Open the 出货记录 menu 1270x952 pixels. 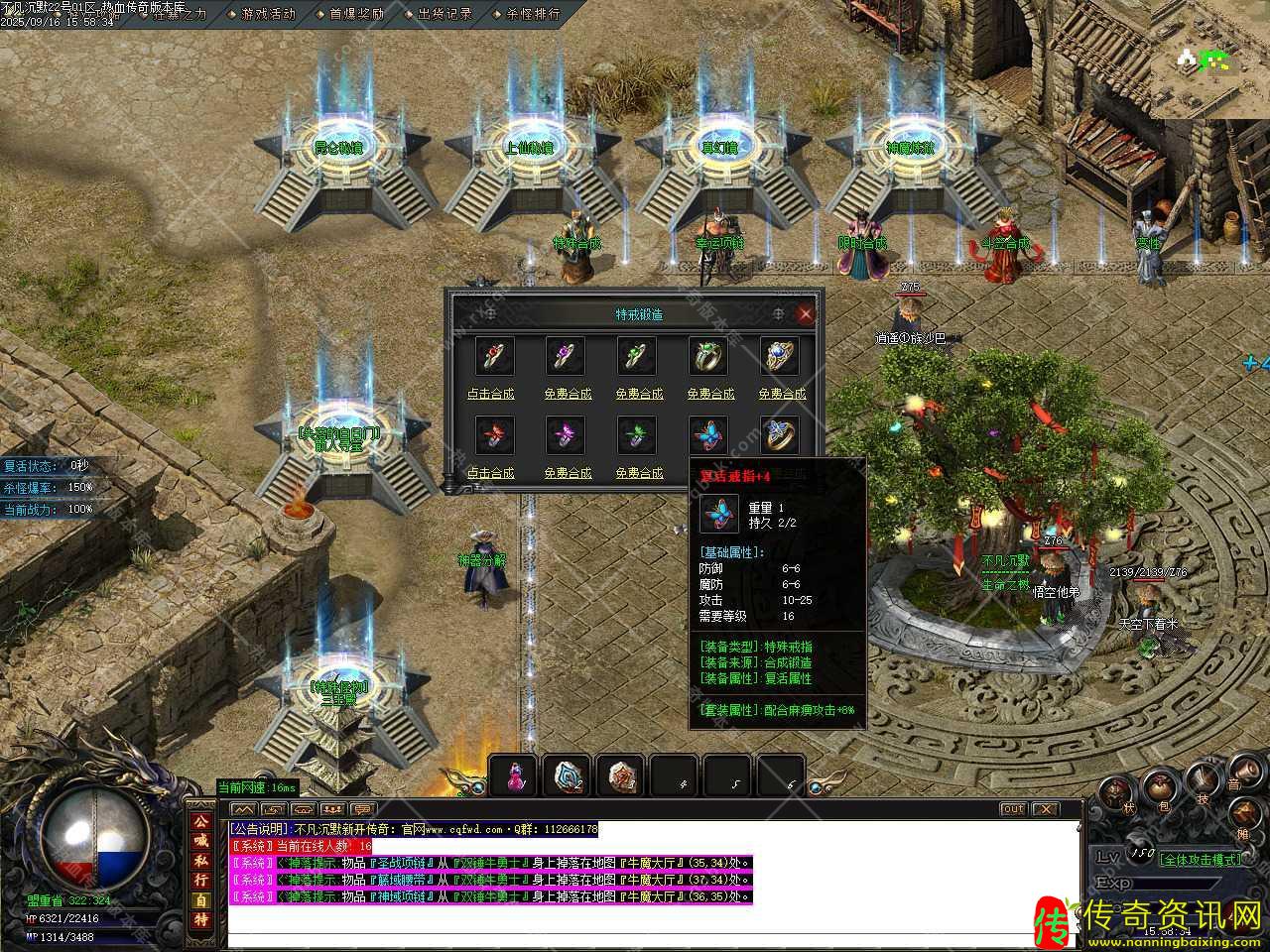(x=444, y=14)
